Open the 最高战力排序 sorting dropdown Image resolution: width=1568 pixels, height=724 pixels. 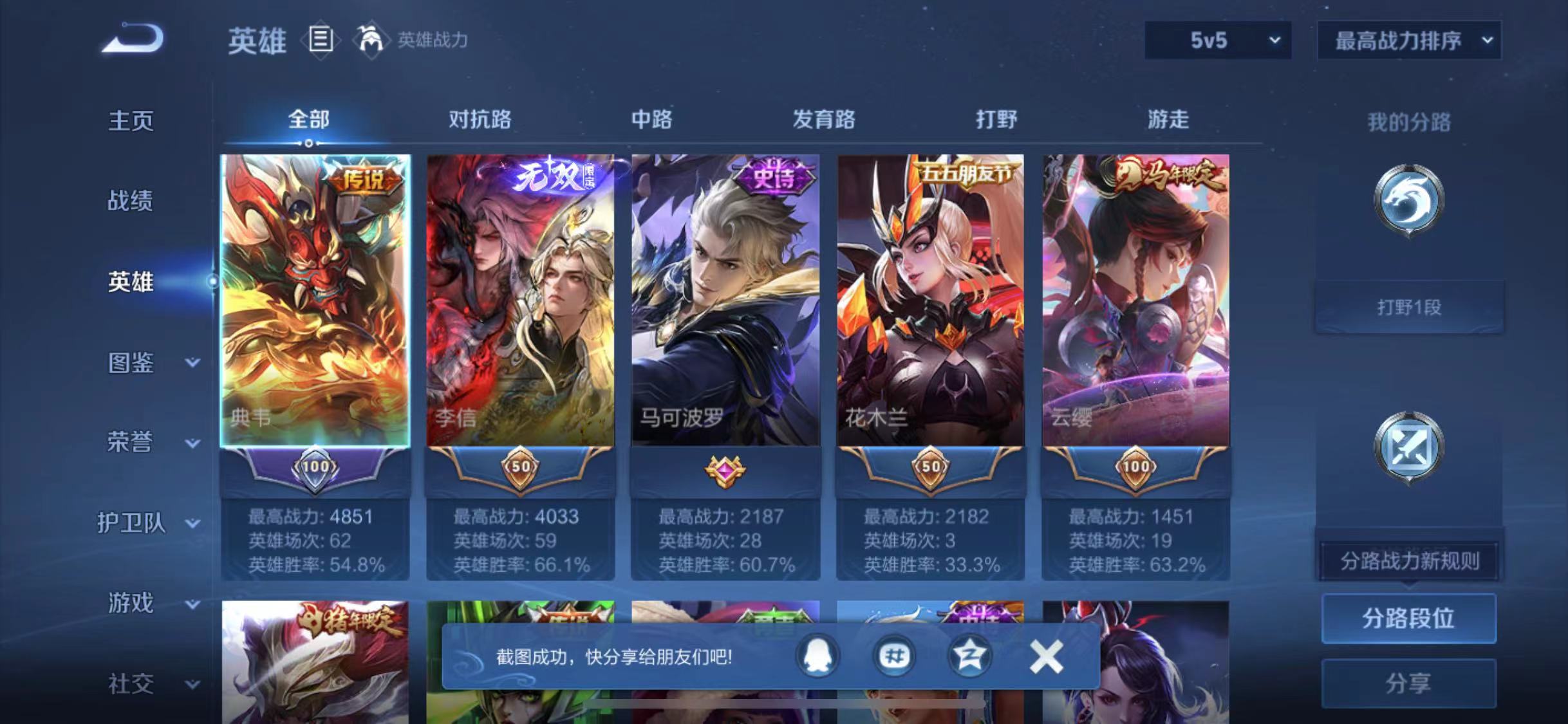(x=1408, y=40)
